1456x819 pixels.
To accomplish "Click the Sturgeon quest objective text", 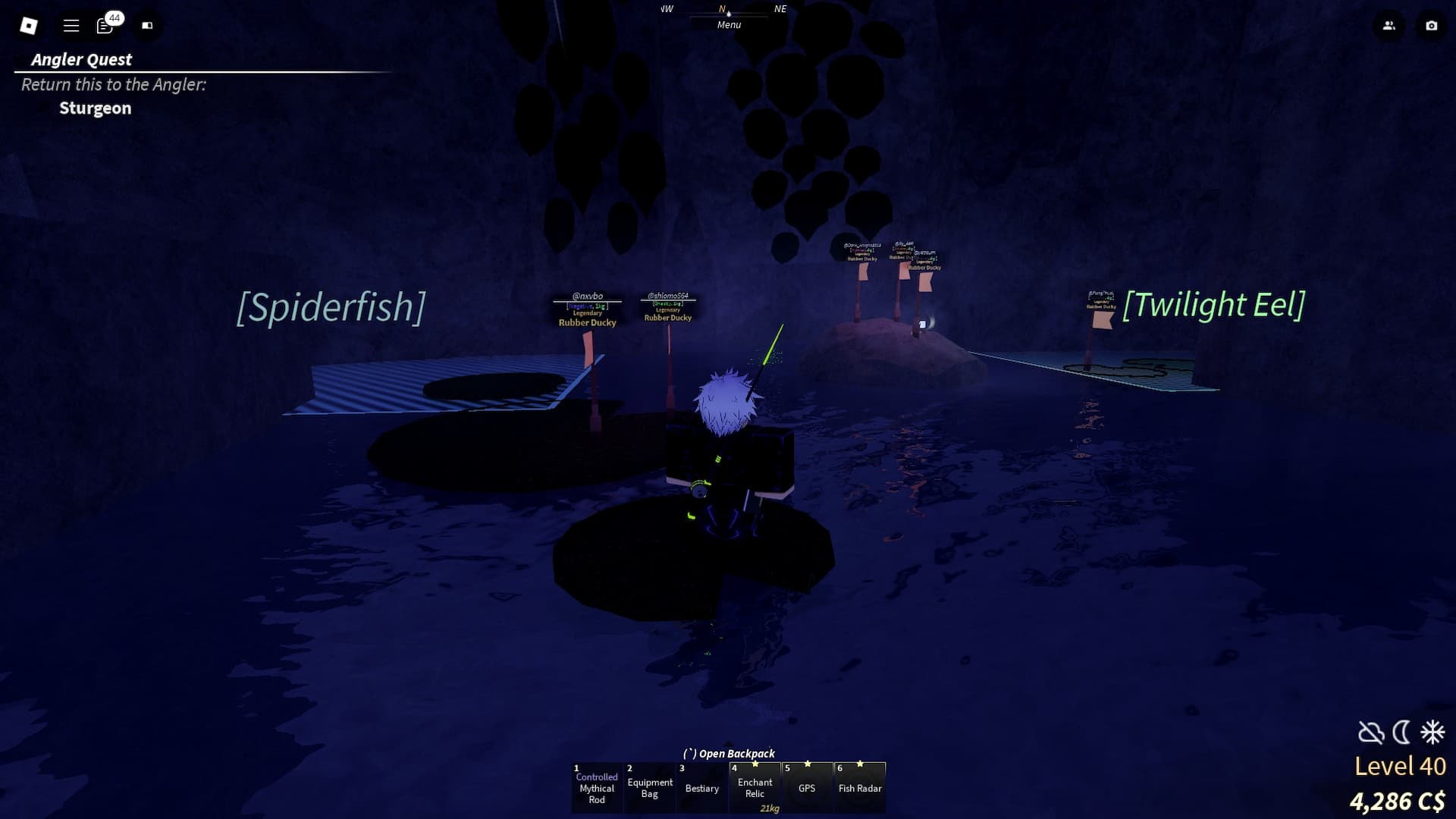I will point(96,108).
